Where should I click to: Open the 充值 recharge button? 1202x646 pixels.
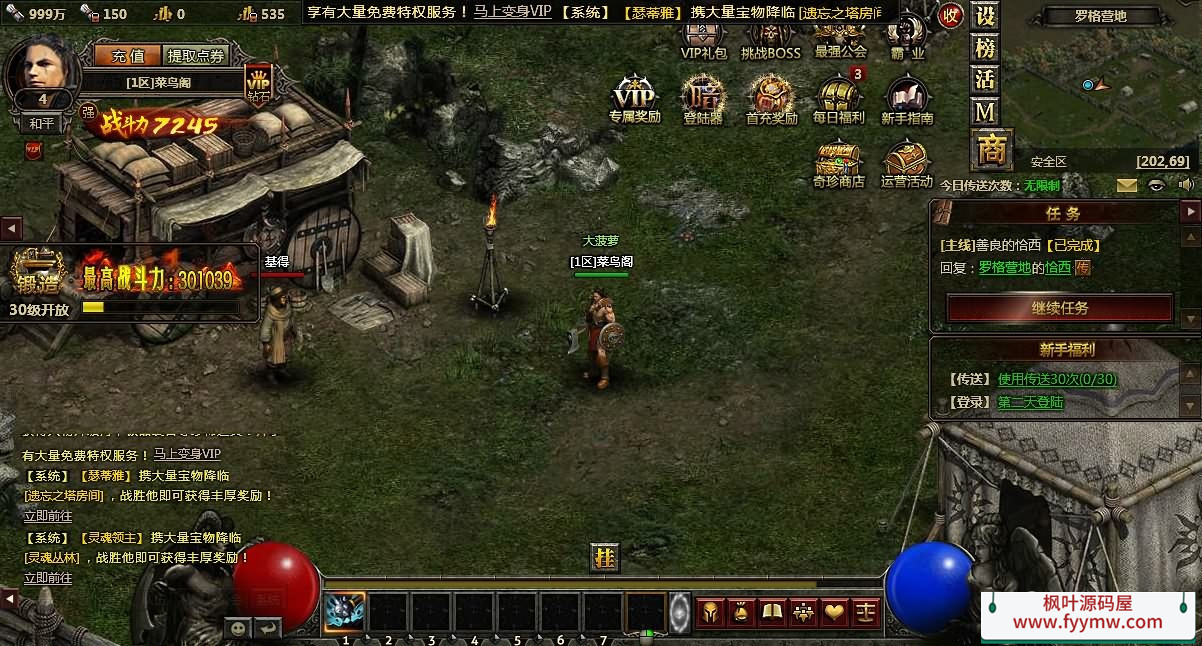tap(127, 56)
